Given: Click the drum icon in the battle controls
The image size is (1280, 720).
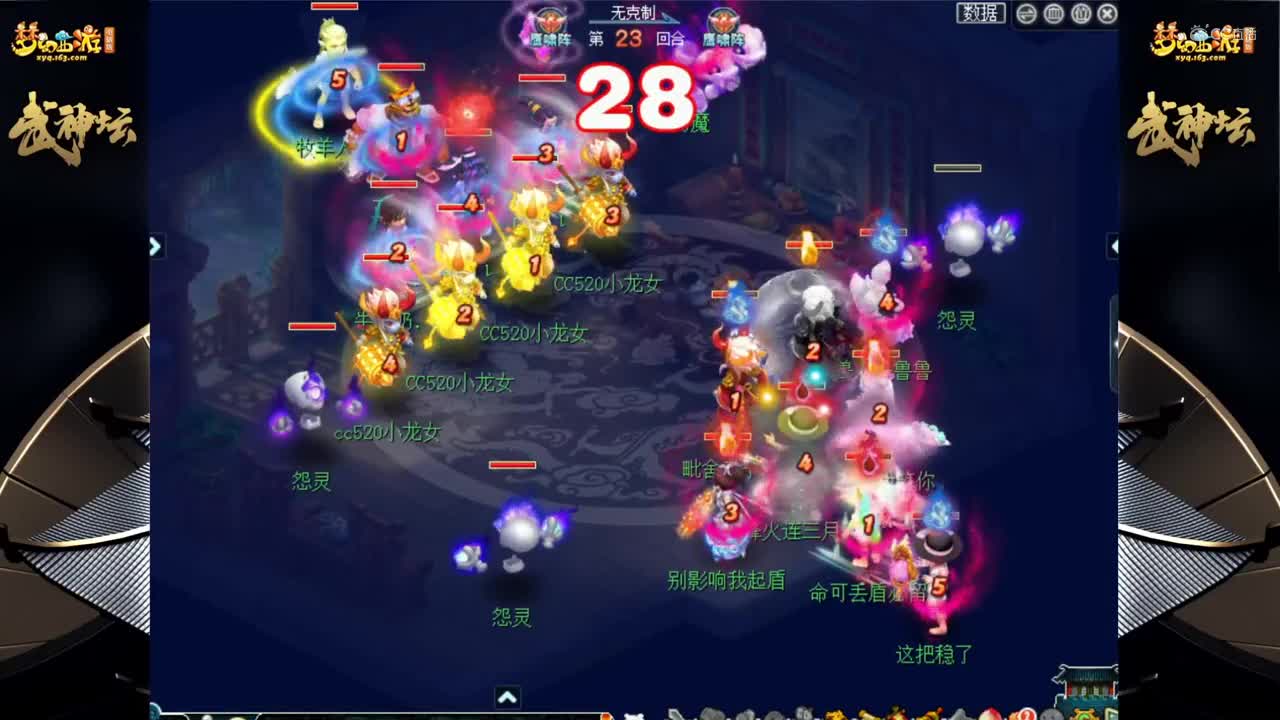Looking at the screenshot, I should coord(1054,14).
